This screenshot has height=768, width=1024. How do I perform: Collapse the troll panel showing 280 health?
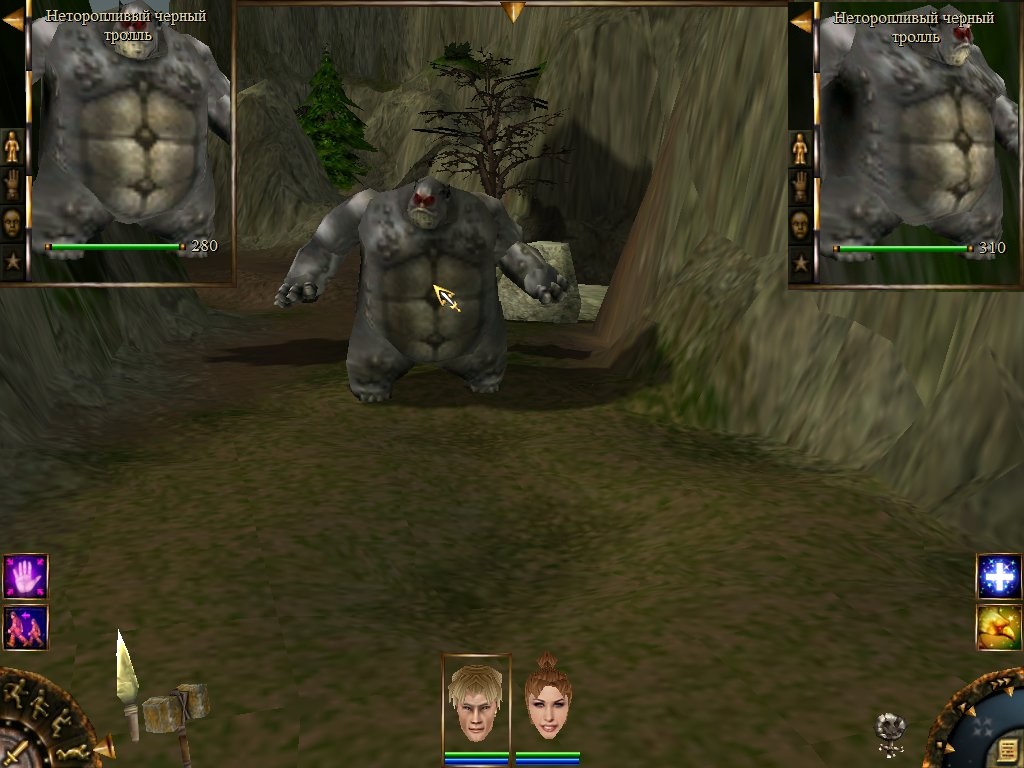click(x=13, y=19)
